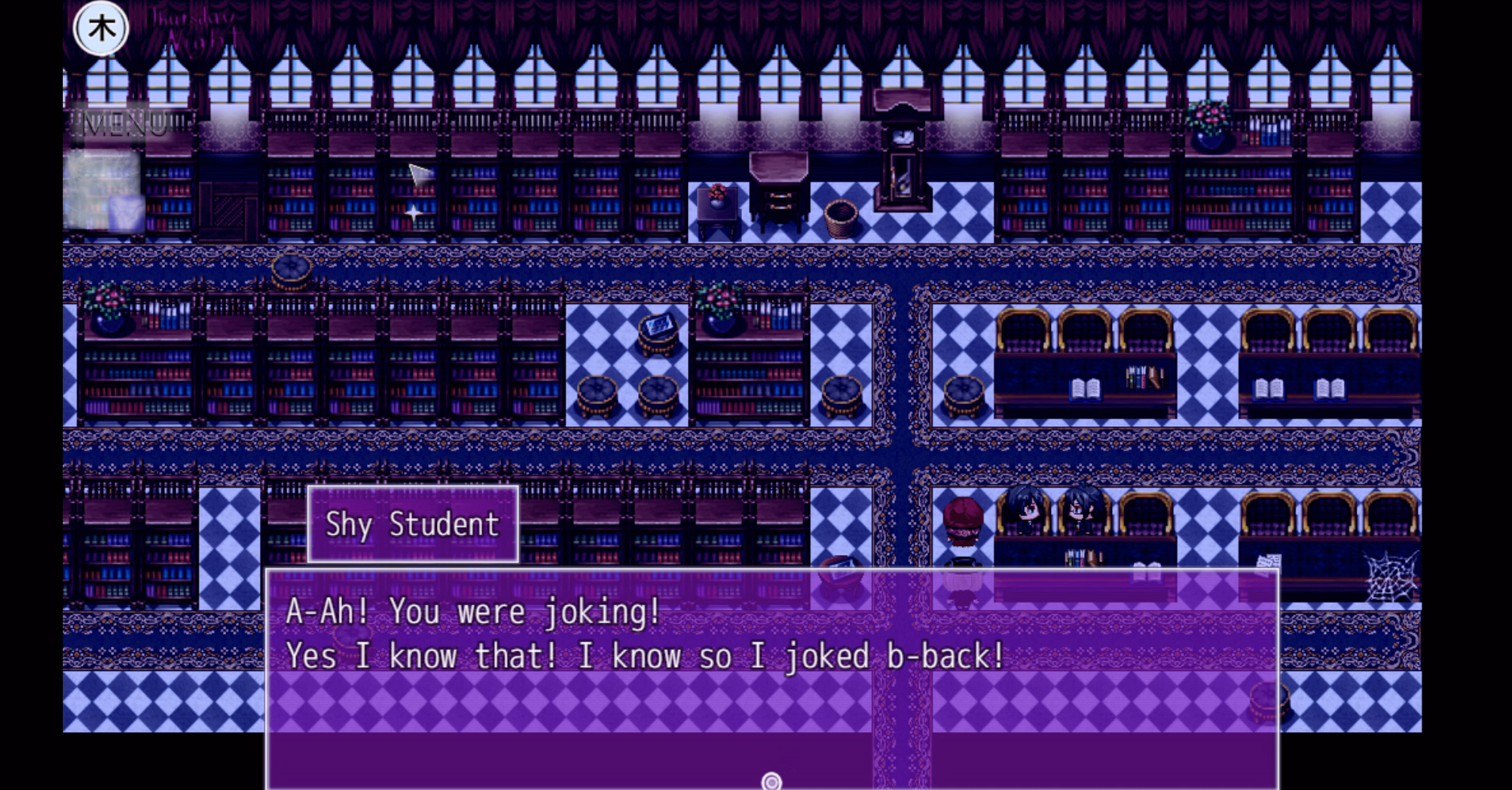Click the round Thursday kanji day icon
This screenshot has width=1512, height=790.
coord(101,29)
